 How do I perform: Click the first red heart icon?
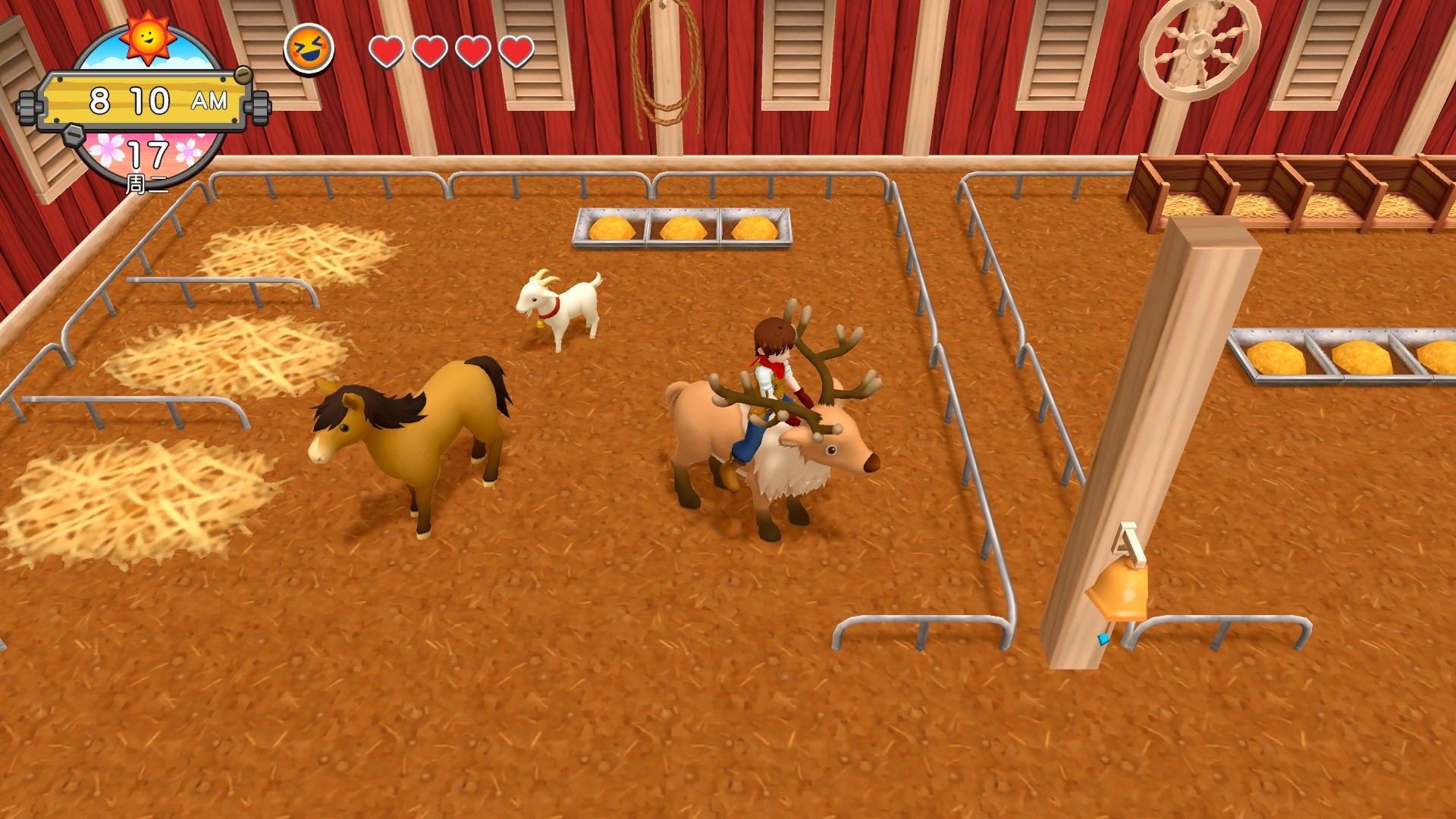tap(387, 52)
